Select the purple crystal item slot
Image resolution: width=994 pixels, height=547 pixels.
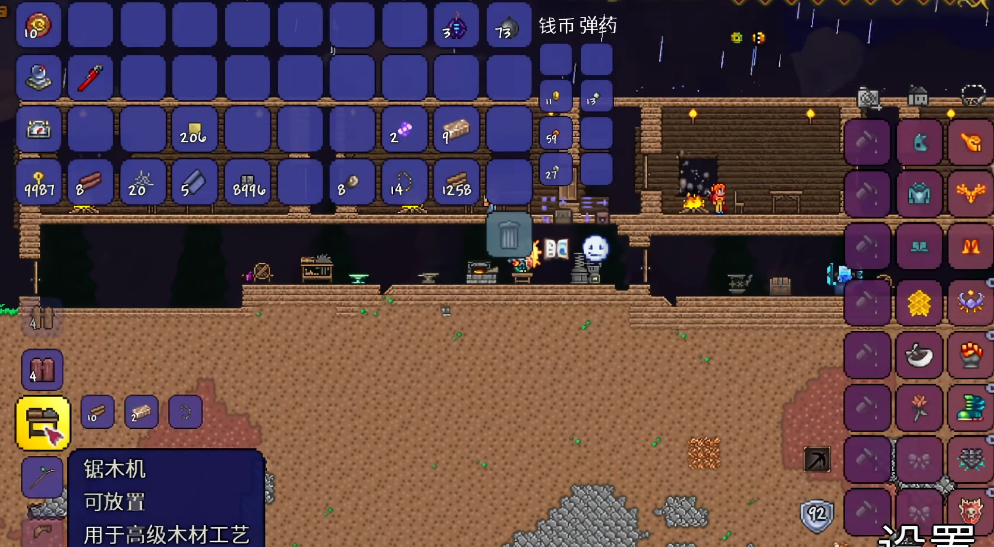(404, 130)
